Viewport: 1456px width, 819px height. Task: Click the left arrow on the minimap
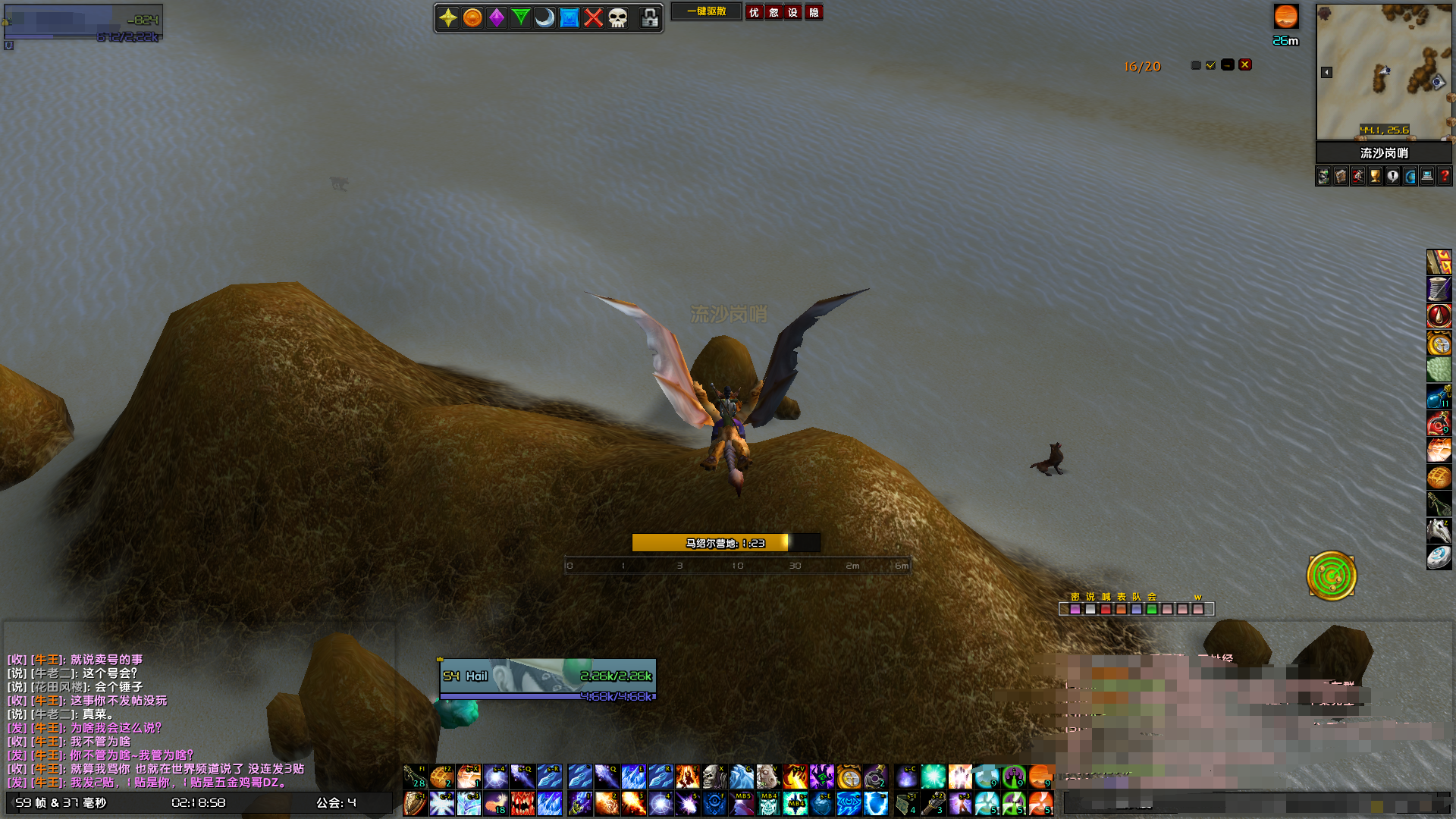click(x=1326, y=72)
